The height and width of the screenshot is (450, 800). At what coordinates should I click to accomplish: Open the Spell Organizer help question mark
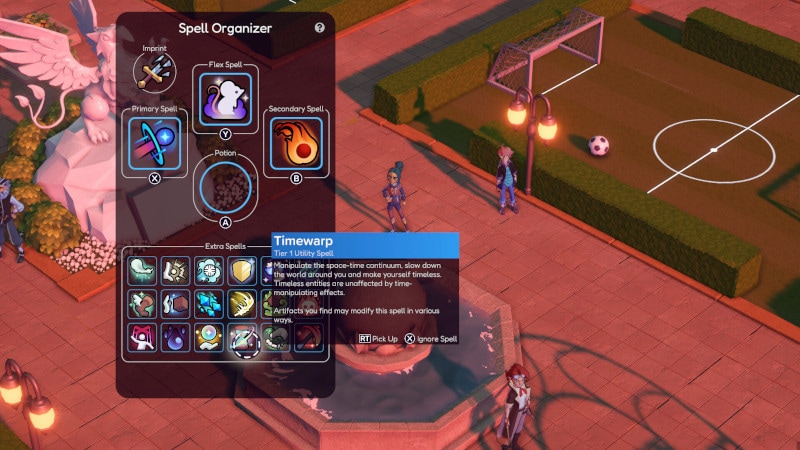coord(320,28)
